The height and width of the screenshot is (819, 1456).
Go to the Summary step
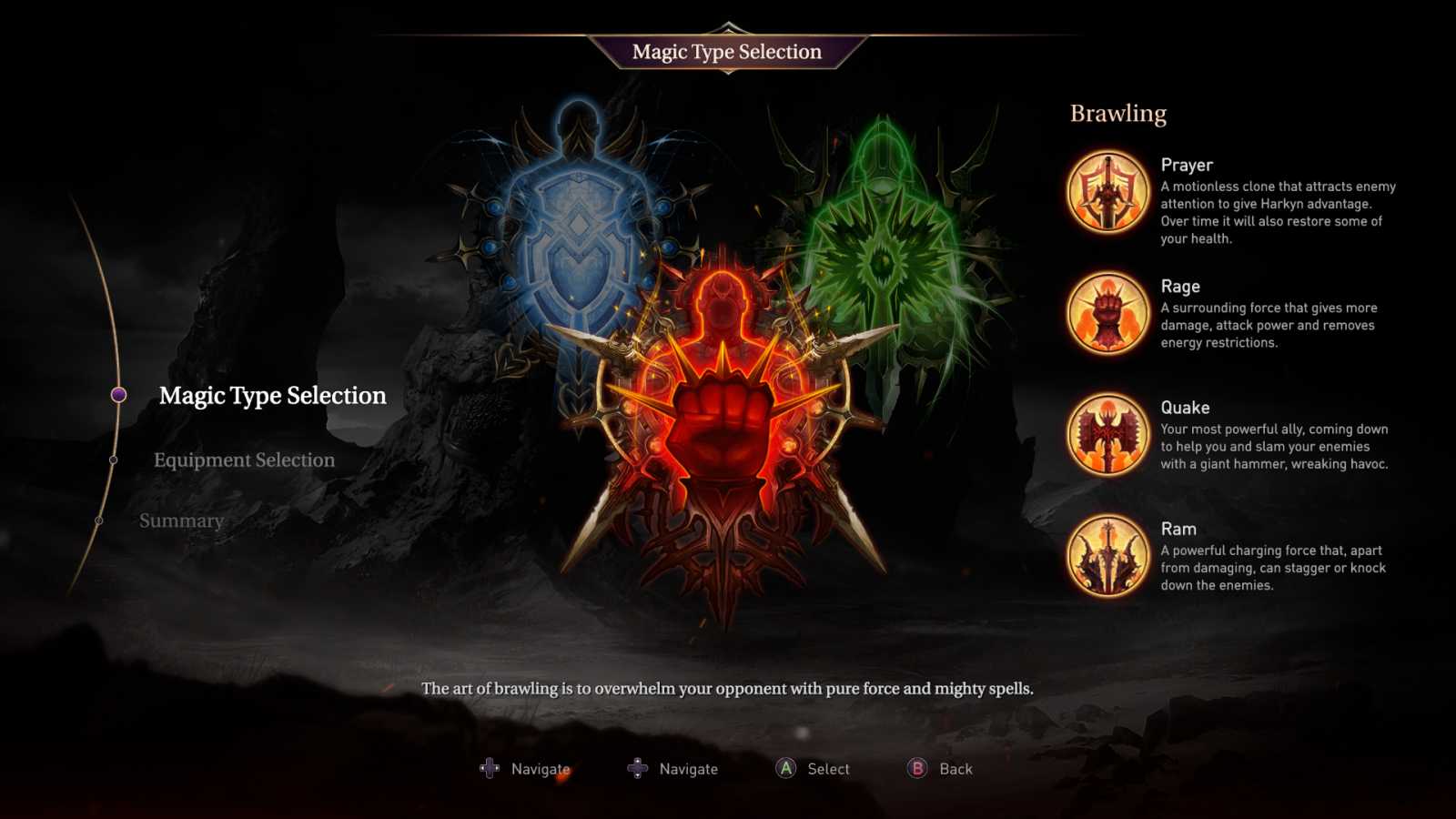click(x=181, y=520)
